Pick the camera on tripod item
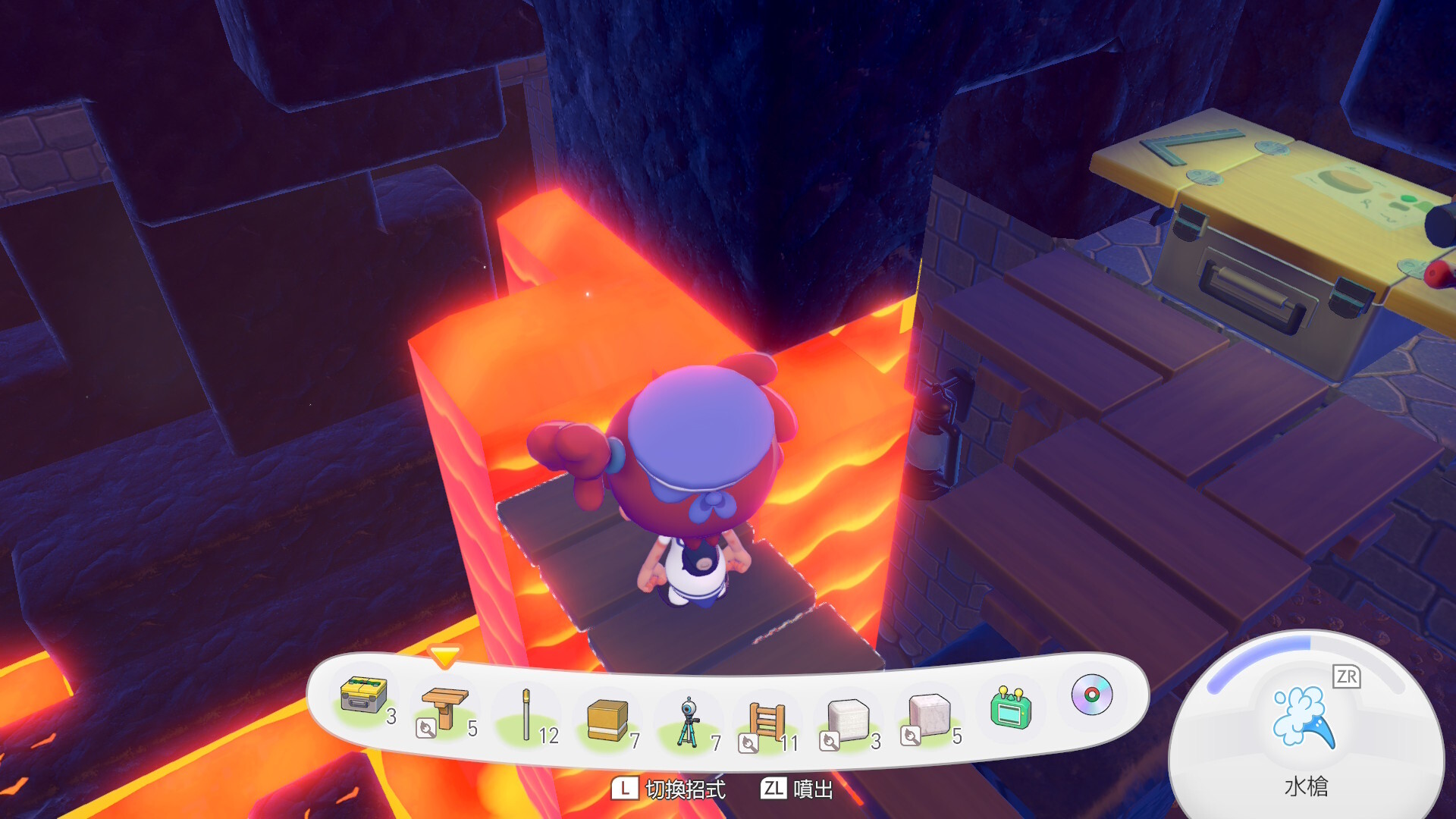The image size is (1456, 819). click(688, 722)
